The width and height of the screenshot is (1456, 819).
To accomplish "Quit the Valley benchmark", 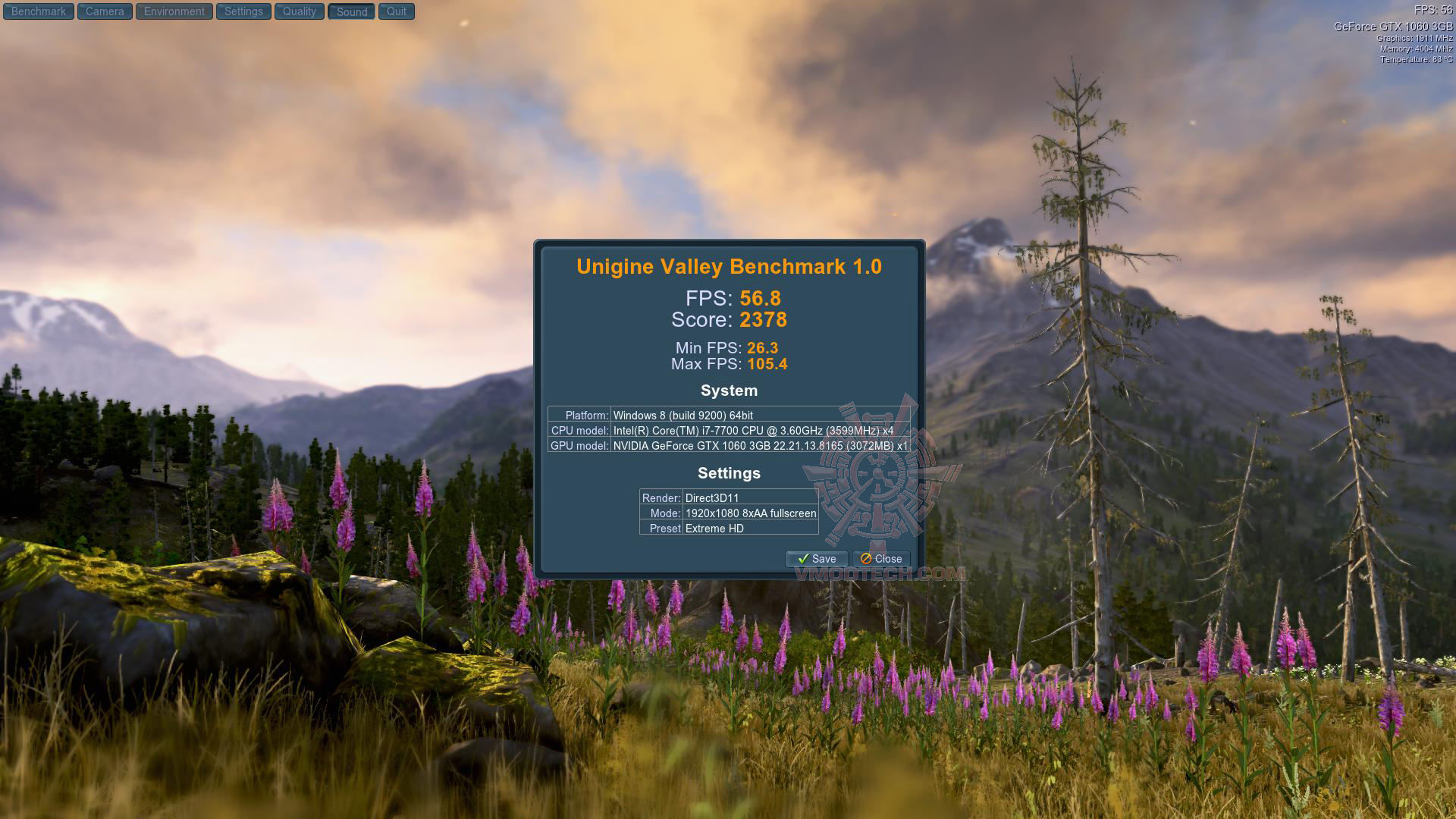I will [397, 11].
